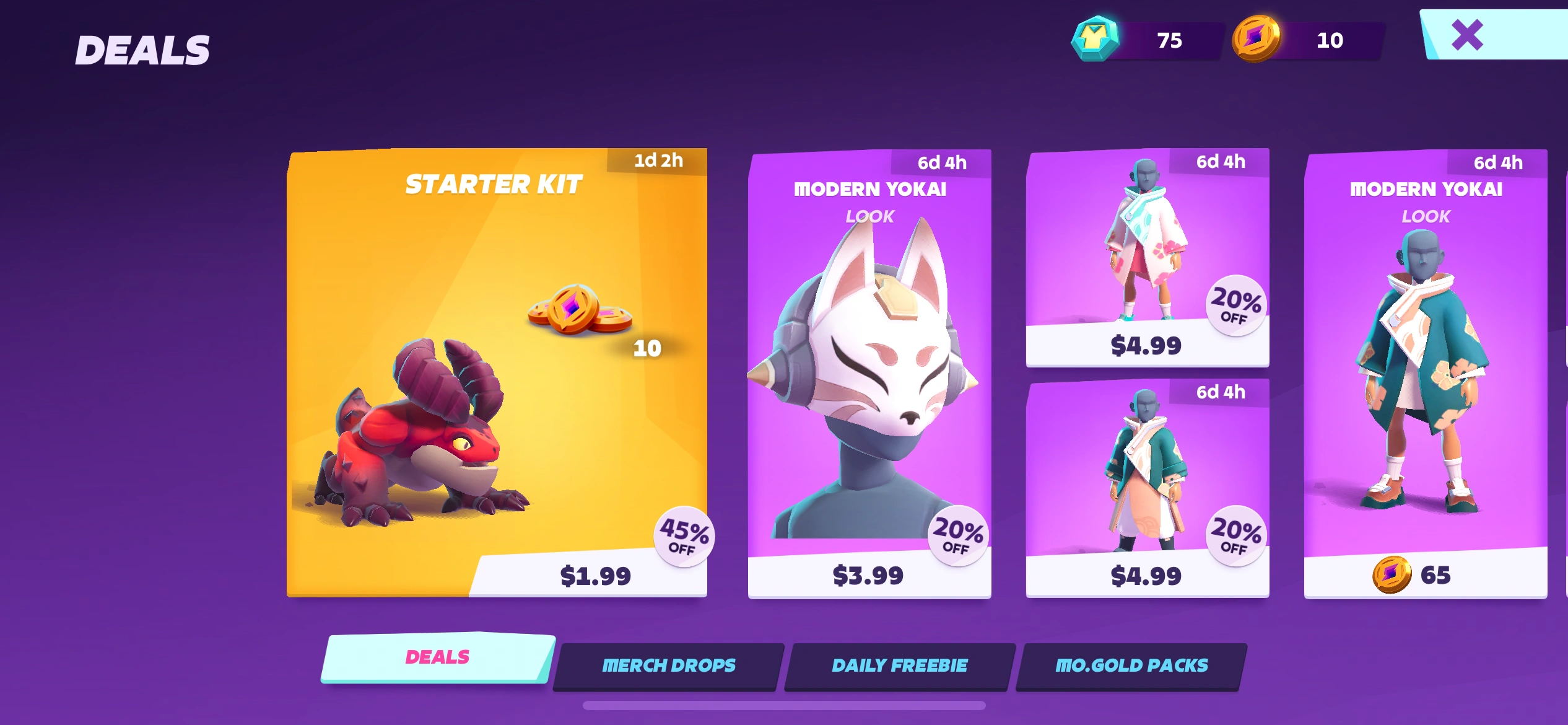Tap the Mo.Gold coin balance icon

(x=1256, y=39)
